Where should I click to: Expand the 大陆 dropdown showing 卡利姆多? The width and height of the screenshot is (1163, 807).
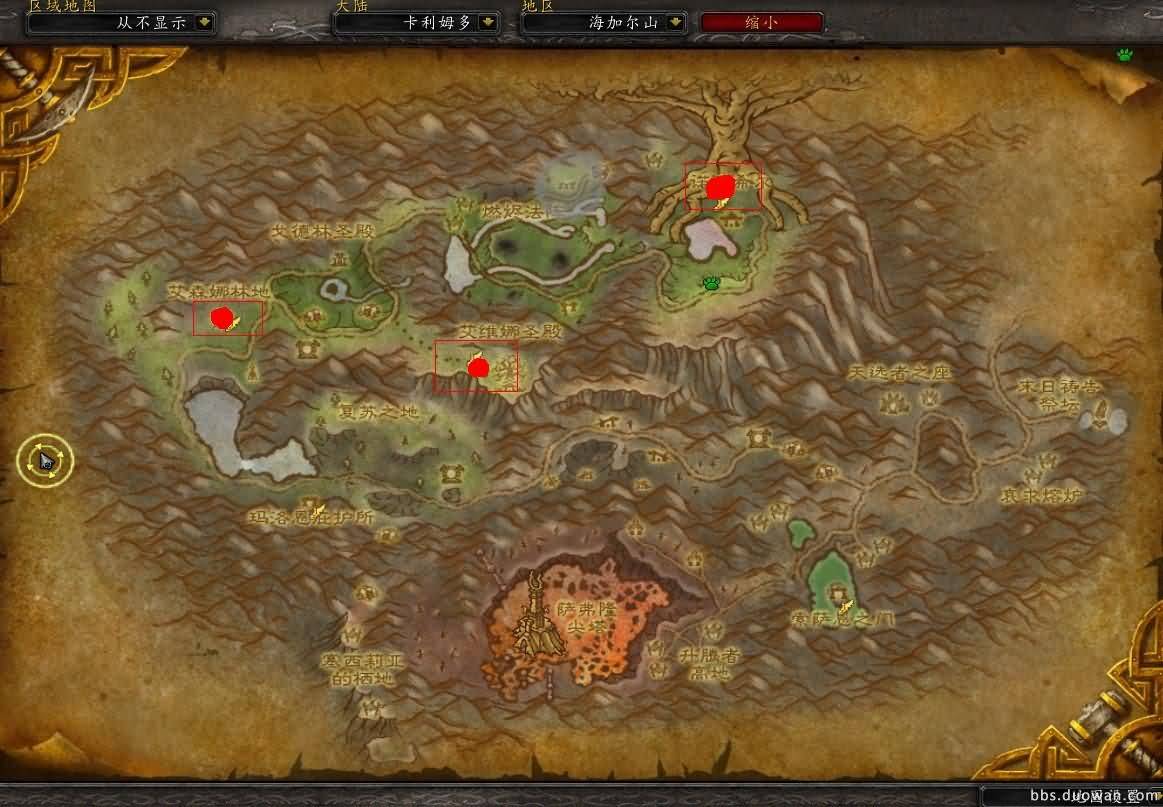488,22
